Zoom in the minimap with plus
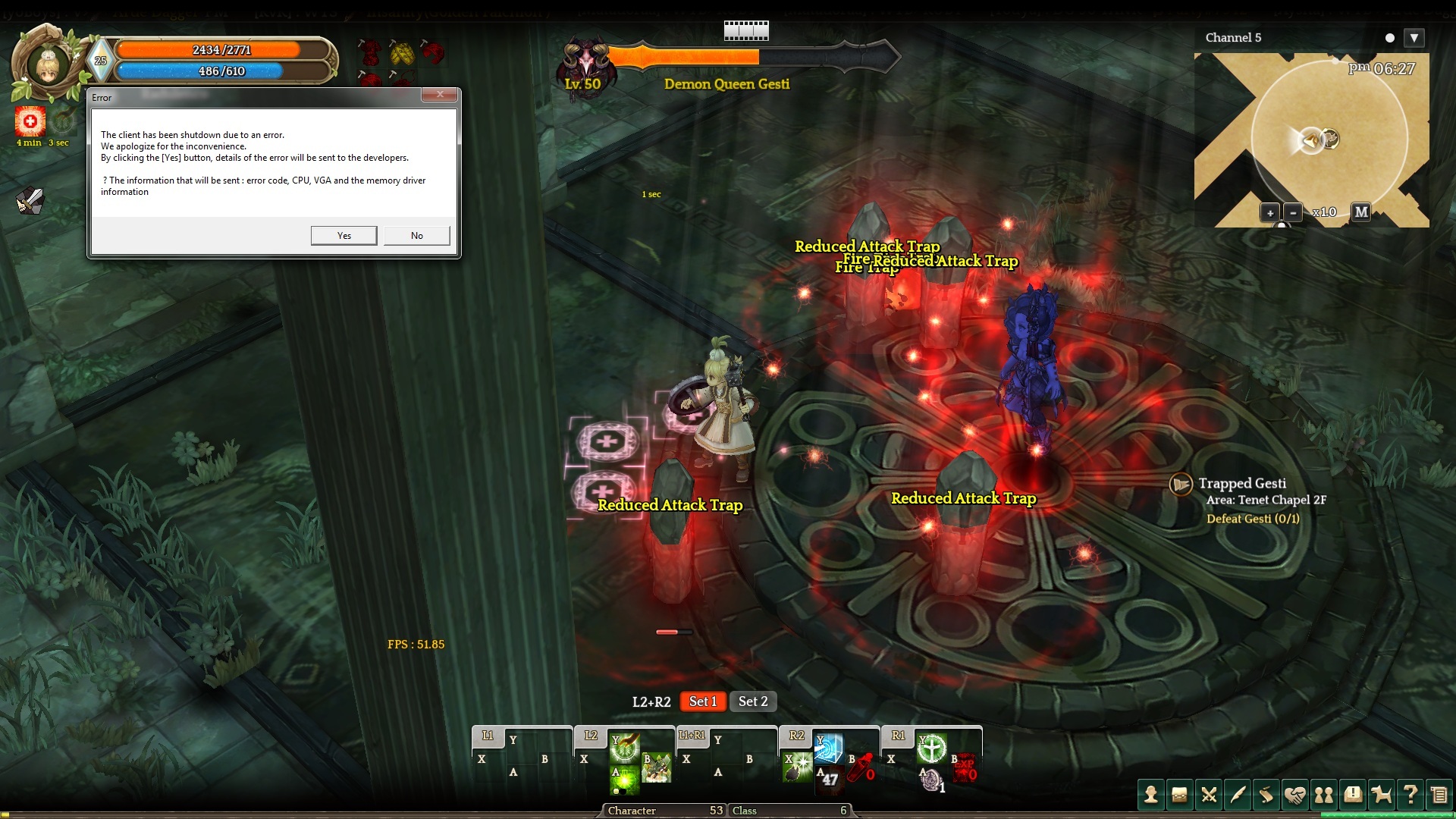This screenshot has width=1456, height=819. (1269, 213)
